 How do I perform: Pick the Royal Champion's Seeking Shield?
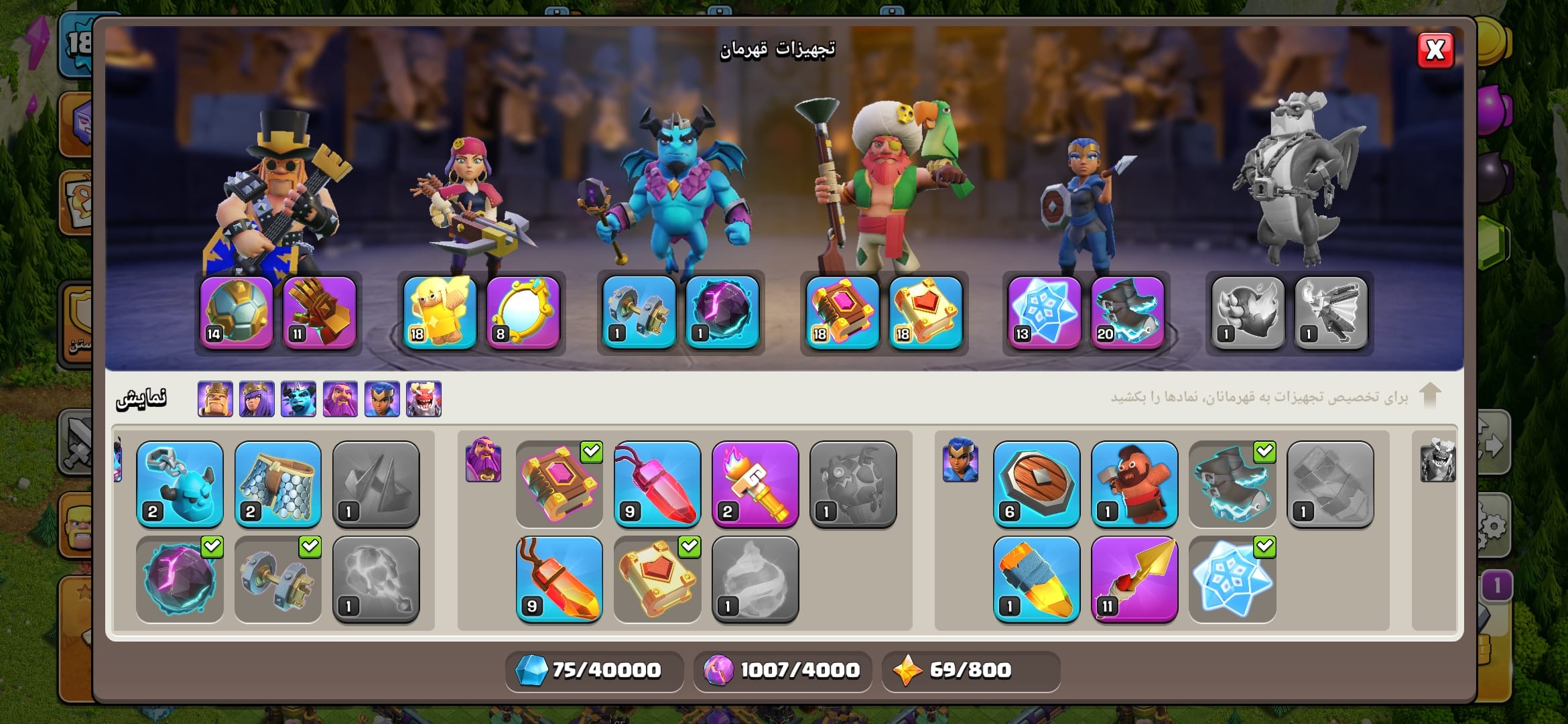pos(1037,483)
